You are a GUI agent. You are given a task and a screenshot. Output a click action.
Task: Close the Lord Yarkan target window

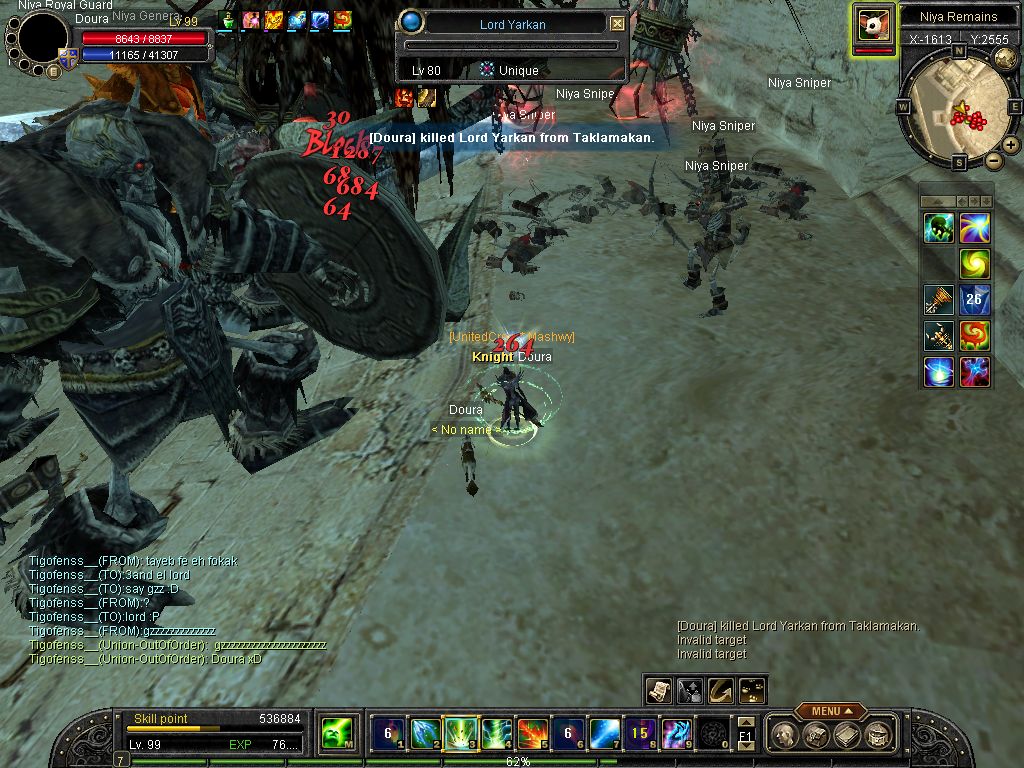click(617, 23)
